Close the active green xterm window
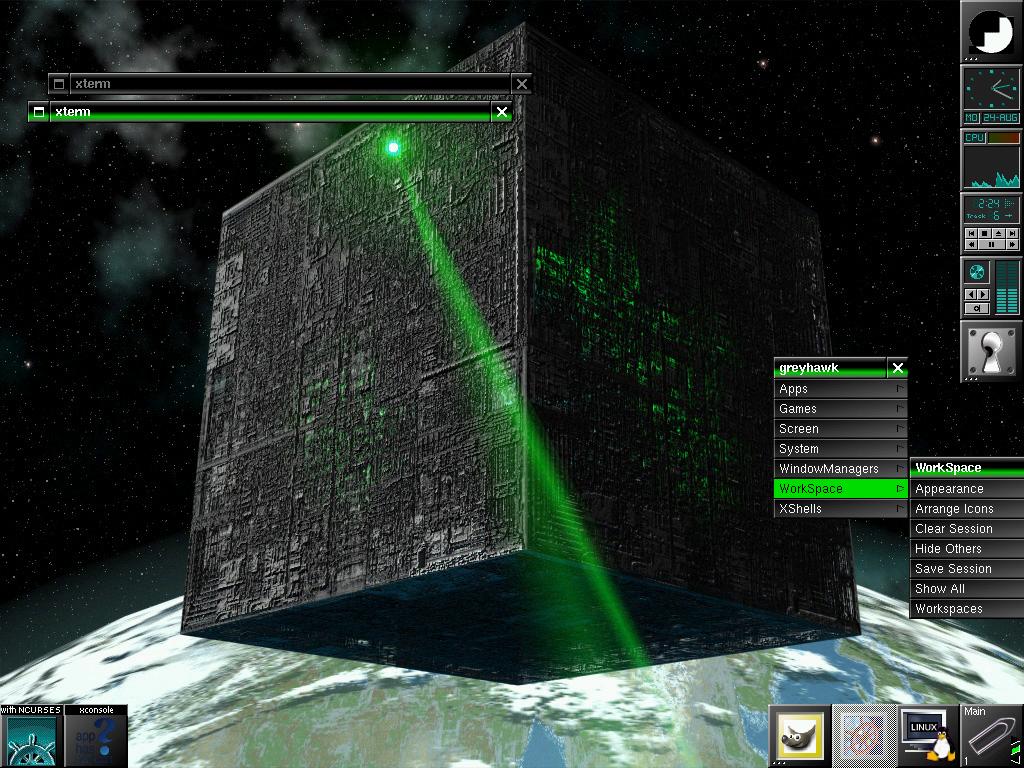Image resolution: width=1024 pixels, height=768 pixels. (x=502, y=112)
